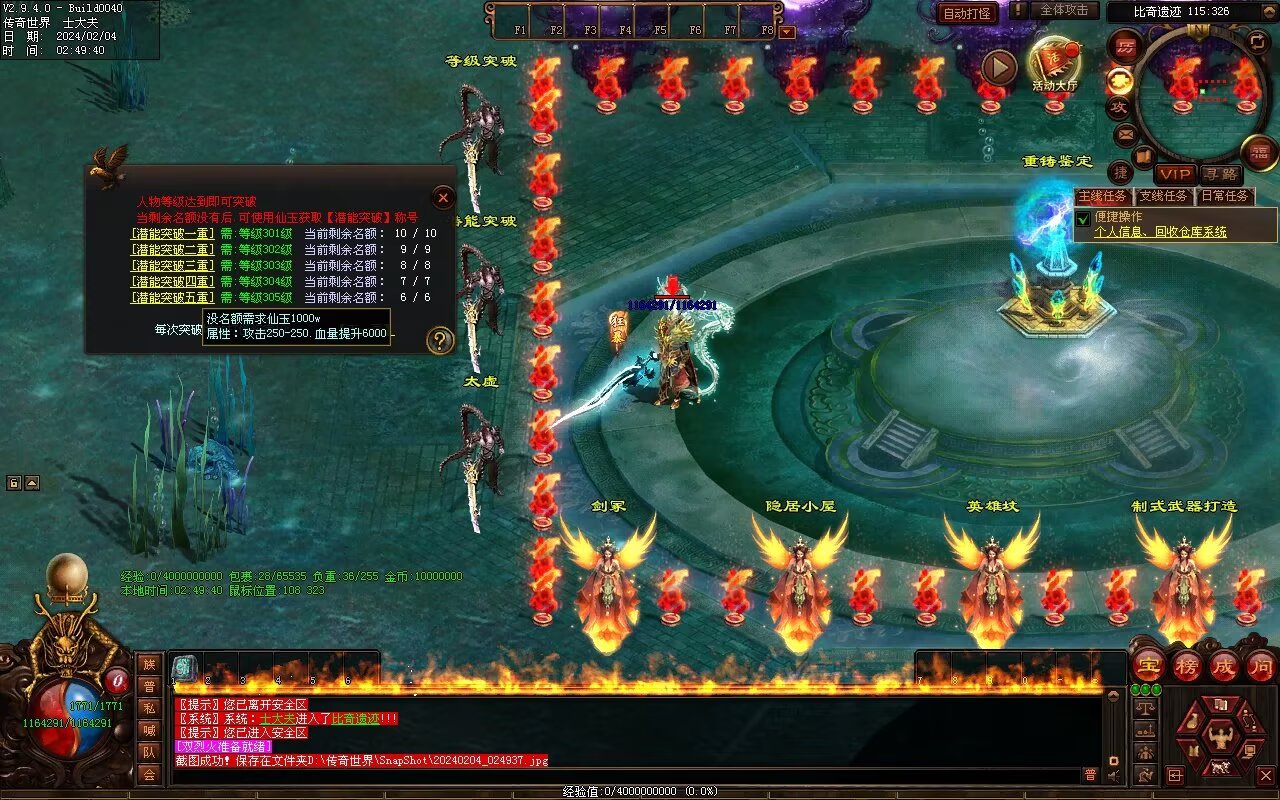Click the 宝 treasure shop button
The image size is (1280, 800).
1149,665
